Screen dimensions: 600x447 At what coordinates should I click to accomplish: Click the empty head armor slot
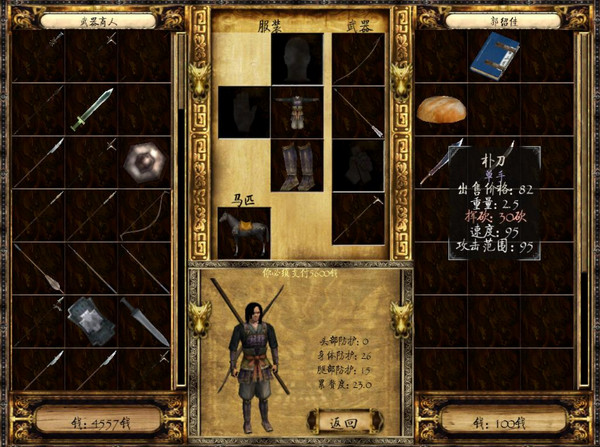coord(297,58)
